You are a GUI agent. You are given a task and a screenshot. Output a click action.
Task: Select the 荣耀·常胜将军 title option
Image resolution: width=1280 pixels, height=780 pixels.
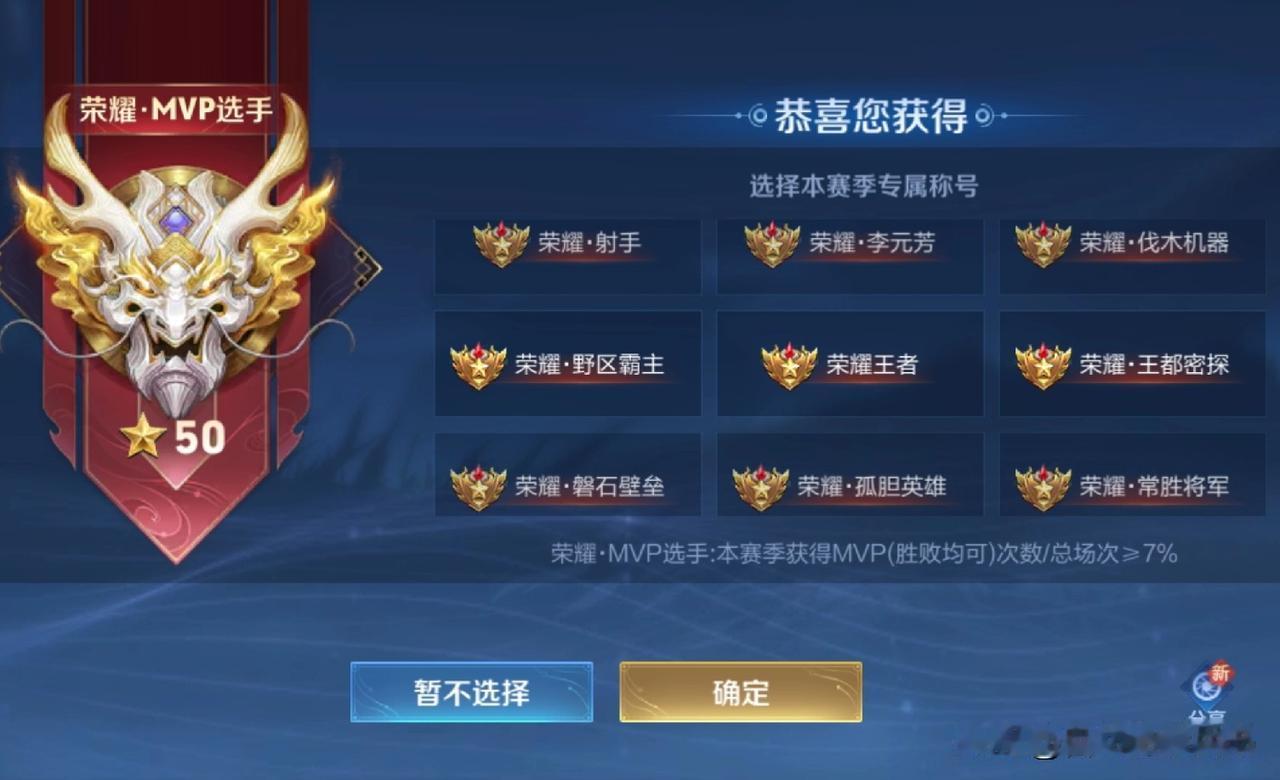(1130, 485)
